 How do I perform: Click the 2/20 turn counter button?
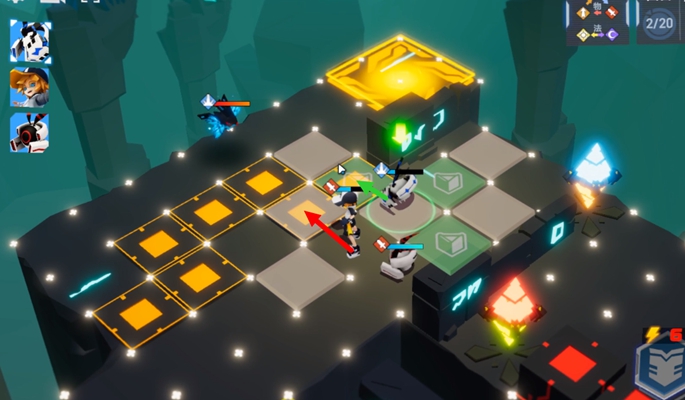click(x=658, y=22)
